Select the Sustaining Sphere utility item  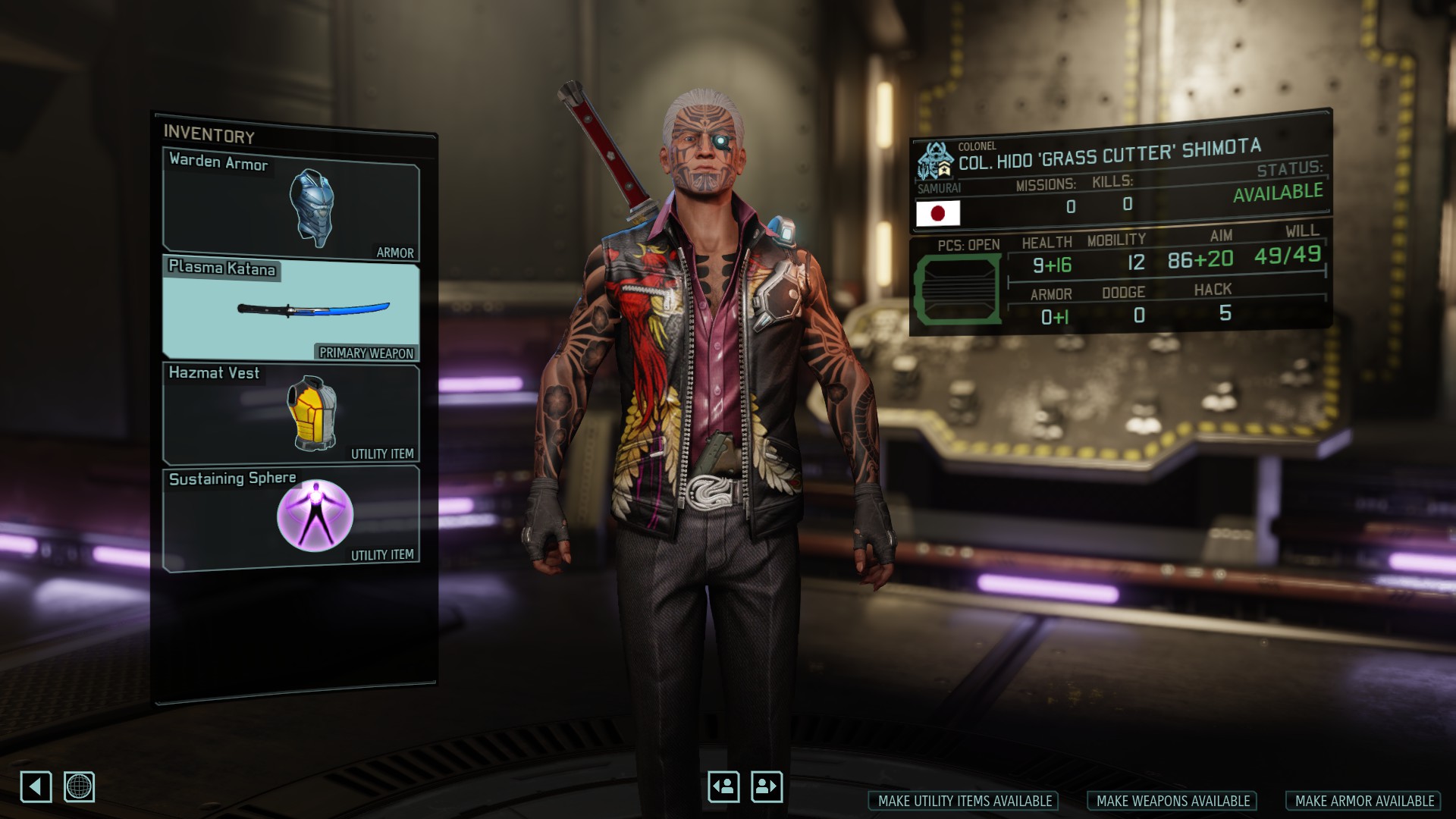click(291, 517)
